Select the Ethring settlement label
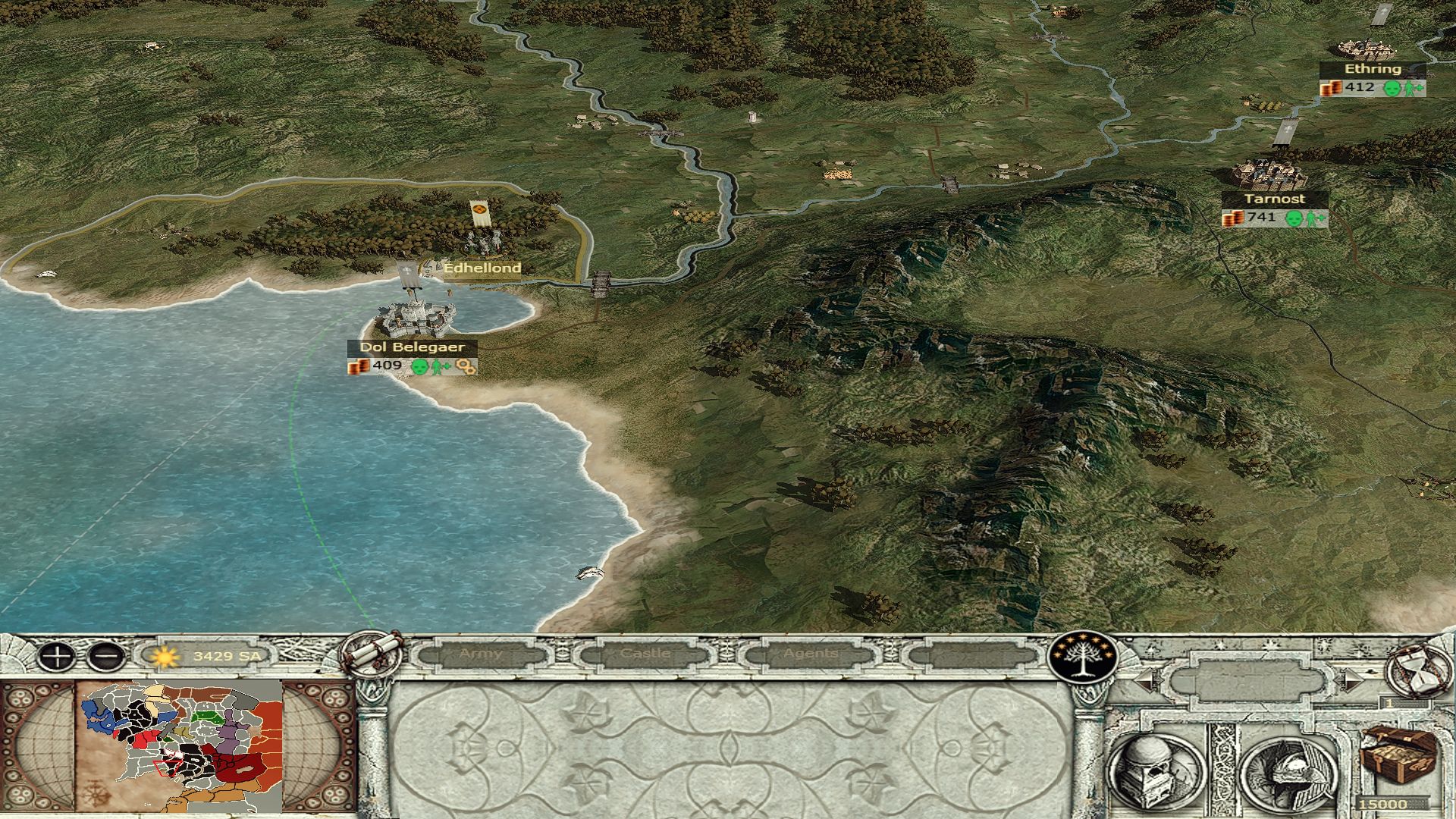Image resolution: width=1456 pixels, height=819 pixels. click(1373, 69)
